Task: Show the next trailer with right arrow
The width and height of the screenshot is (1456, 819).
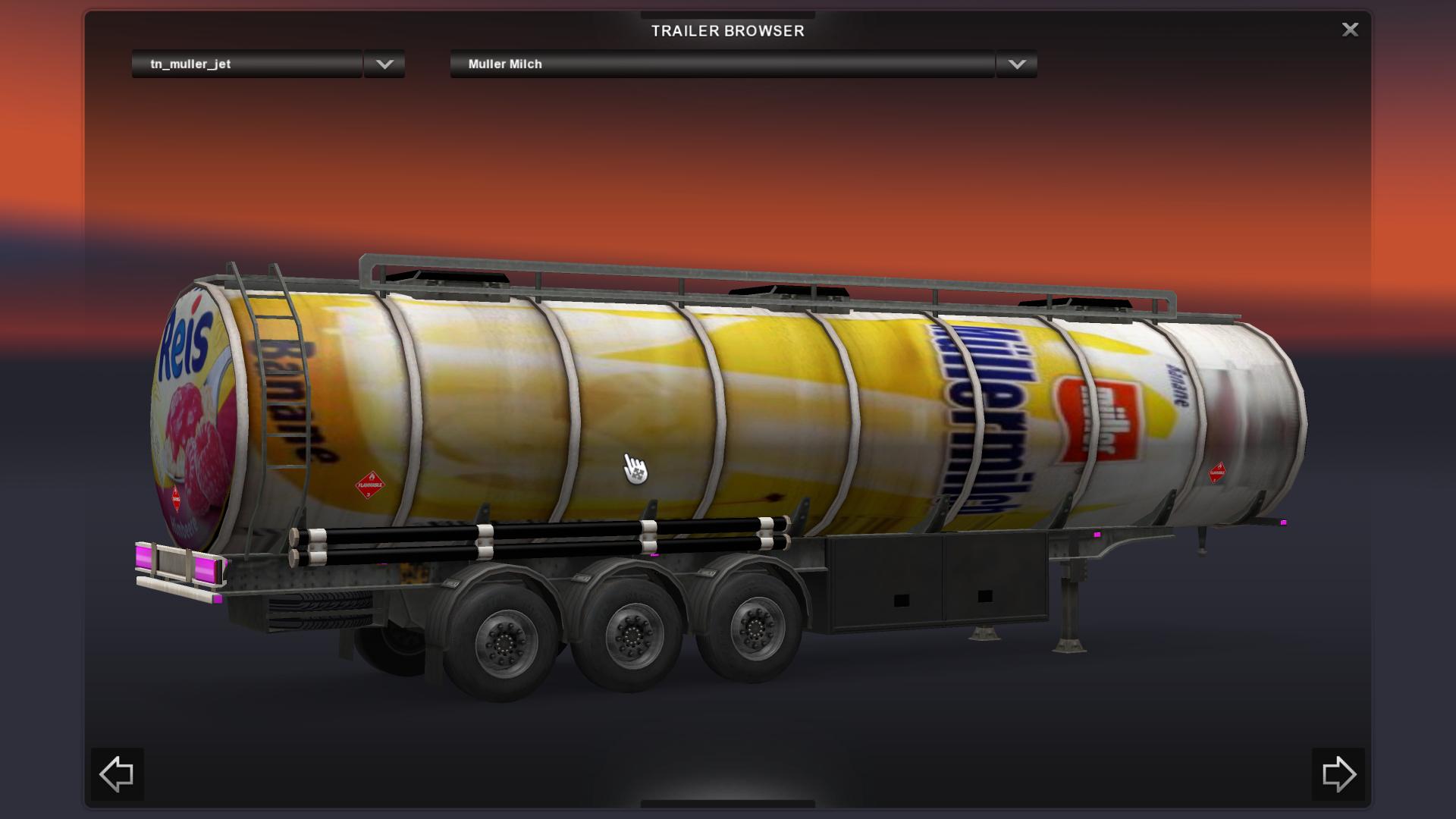Action: [x=1338, y=774]
